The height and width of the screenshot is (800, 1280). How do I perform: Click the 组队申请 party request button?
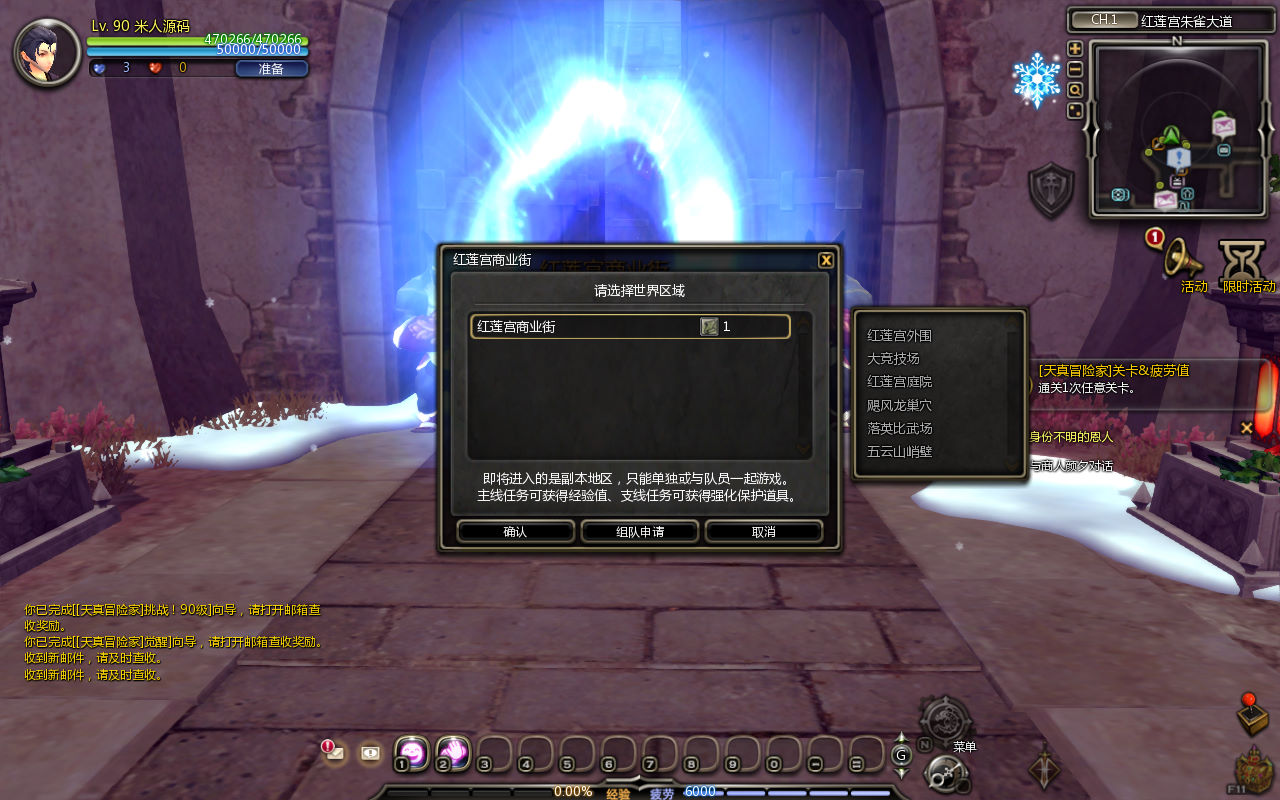coord(640,532)
